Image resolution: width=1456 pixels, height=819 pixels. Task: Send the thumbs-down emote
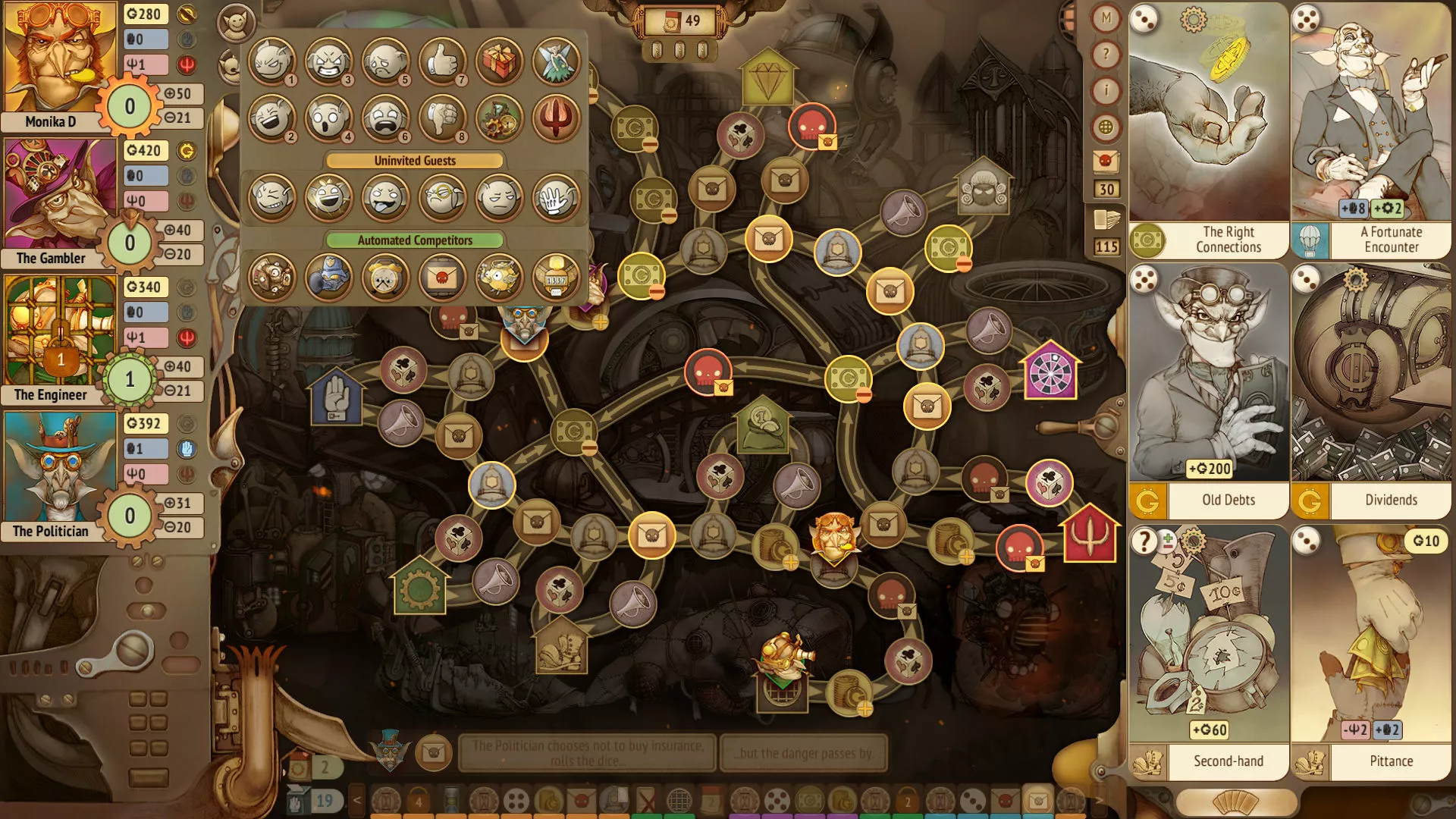(442, 118)
